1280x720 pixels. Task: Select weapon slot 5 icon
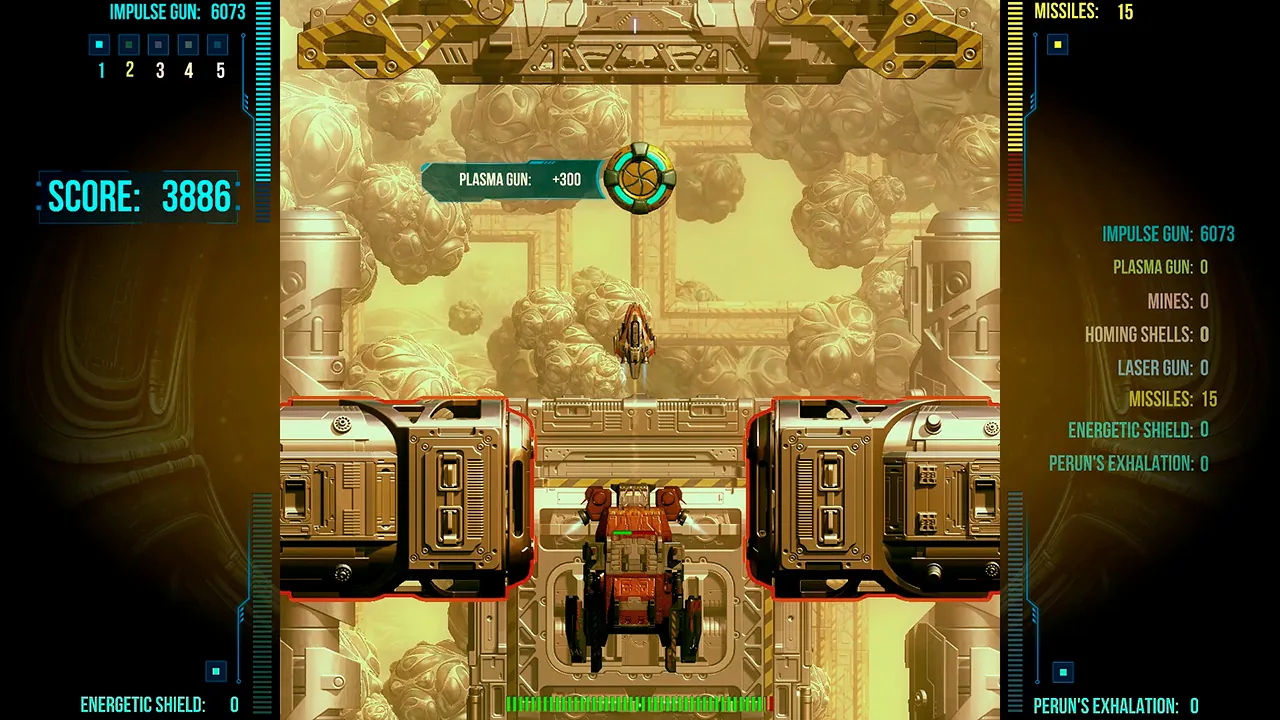click(x=217, y=44)
